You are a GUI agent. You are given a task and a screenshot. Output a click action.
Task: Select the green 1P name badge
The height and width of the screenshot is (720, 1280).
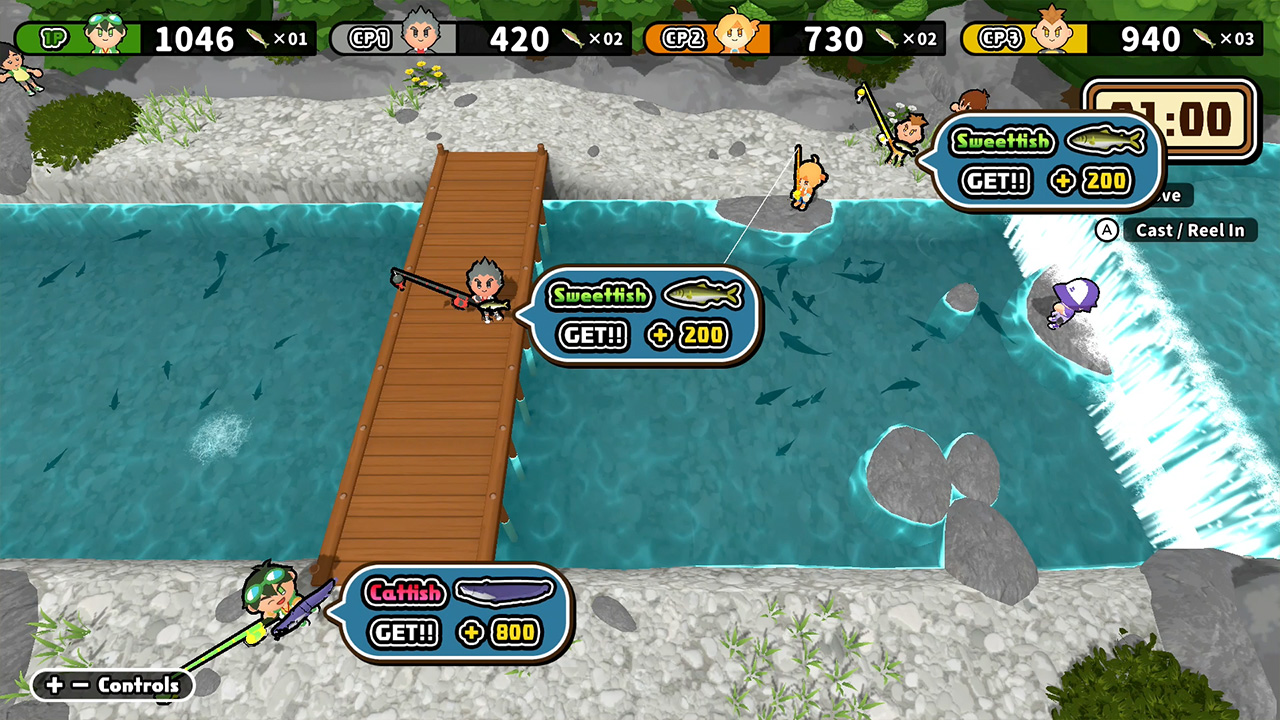pyautogui.click(x=55, y=37)
